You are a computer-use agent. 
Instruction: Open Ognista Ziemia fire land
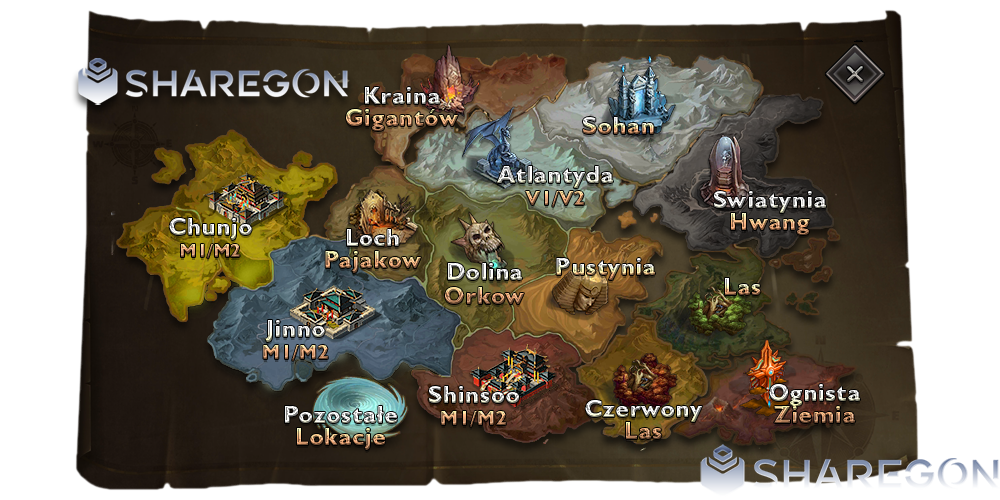pos(768,365)
